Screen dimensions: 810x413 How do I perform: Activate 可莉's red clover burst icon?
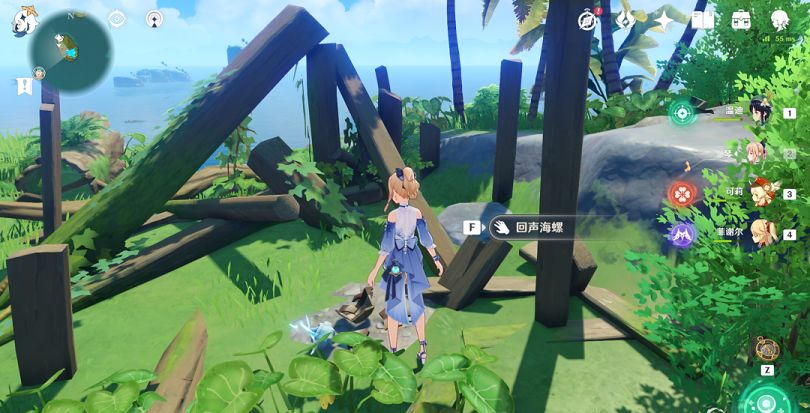(682, 193)
